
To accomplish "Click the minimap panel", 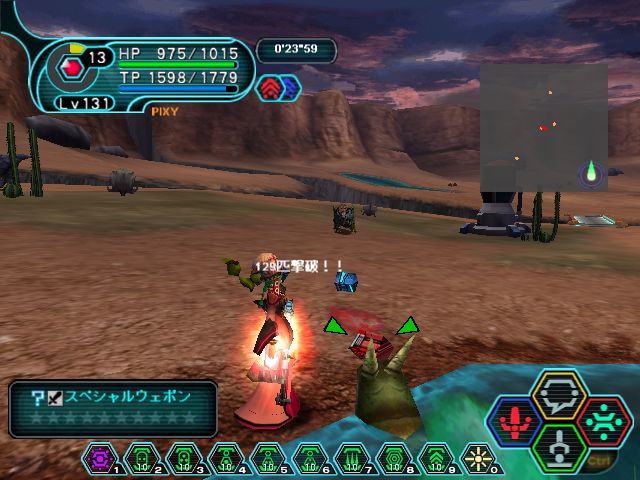I will [543, 128].
